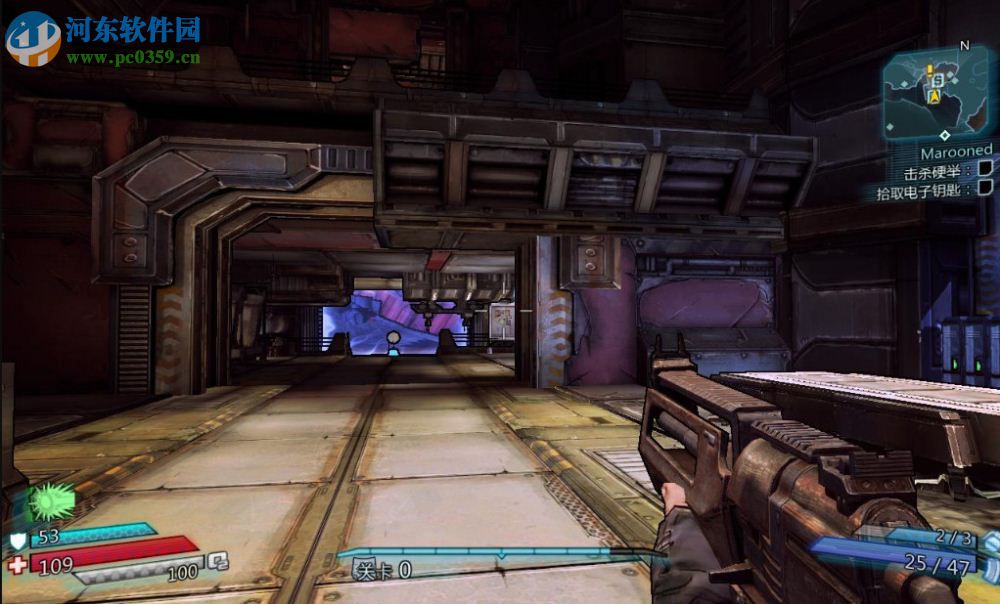Select the Marooned mission title
1000x604 pixels.
[957, 151]
